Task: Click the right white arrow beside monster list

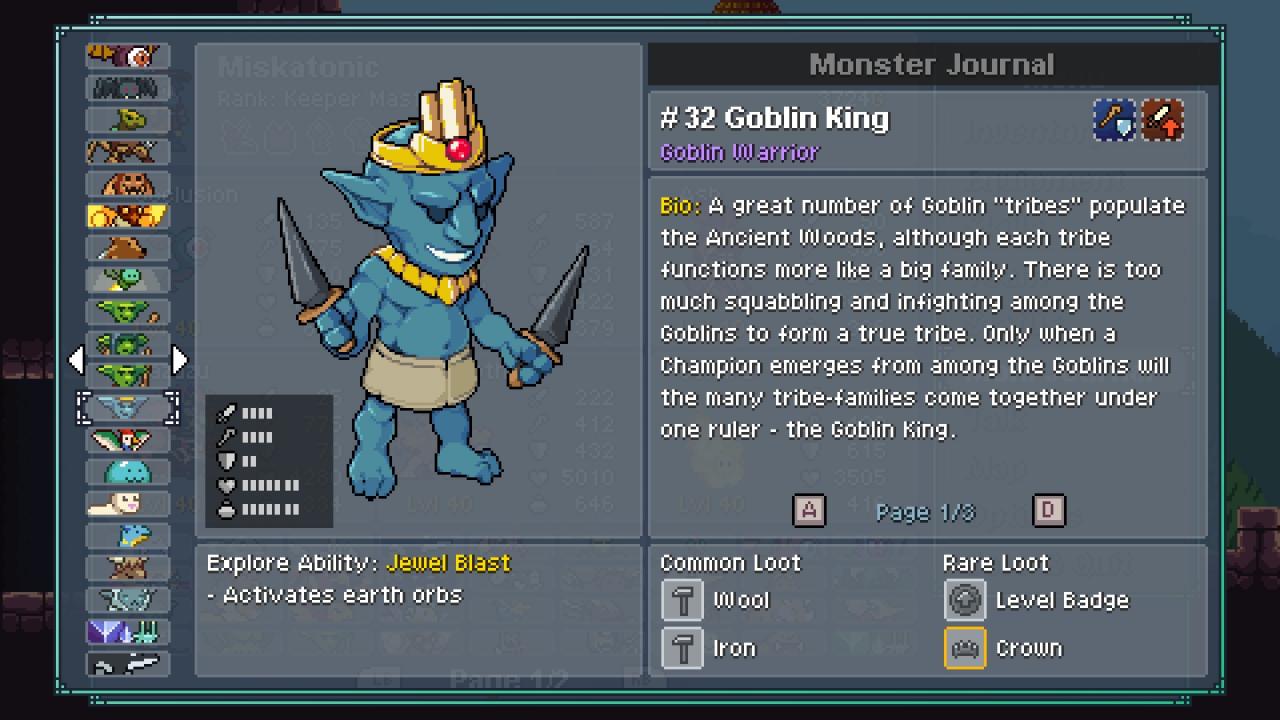Action: (180, 360)
